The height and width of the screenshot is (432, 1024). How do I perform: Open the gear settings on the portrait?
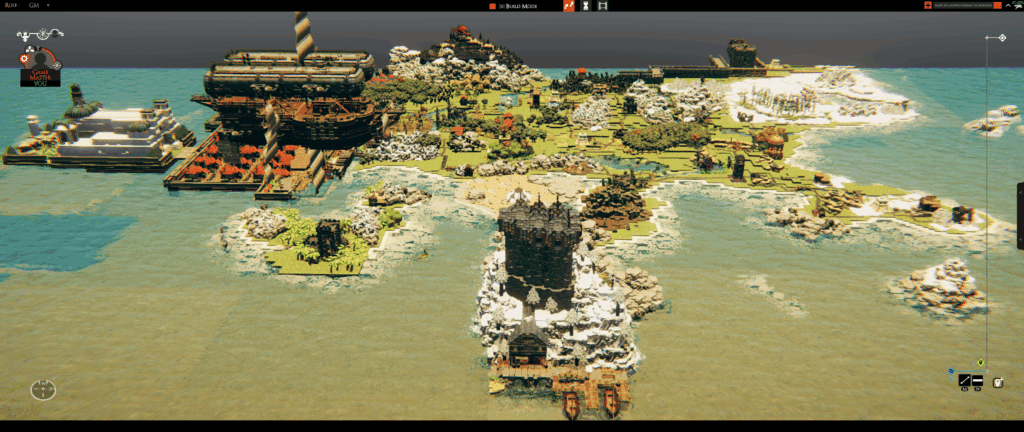(x=25, y=59)
